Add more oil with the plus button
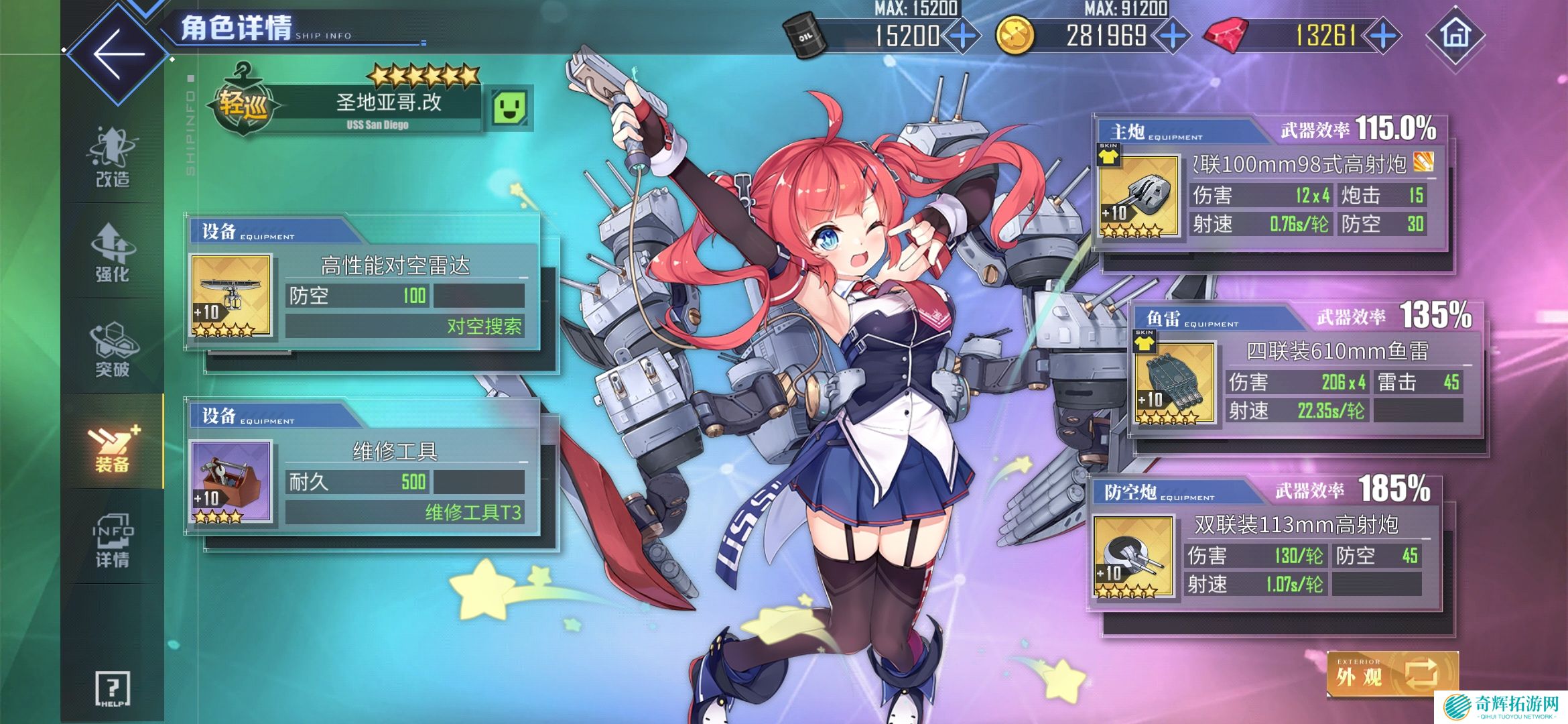 (x=963, y=36)
